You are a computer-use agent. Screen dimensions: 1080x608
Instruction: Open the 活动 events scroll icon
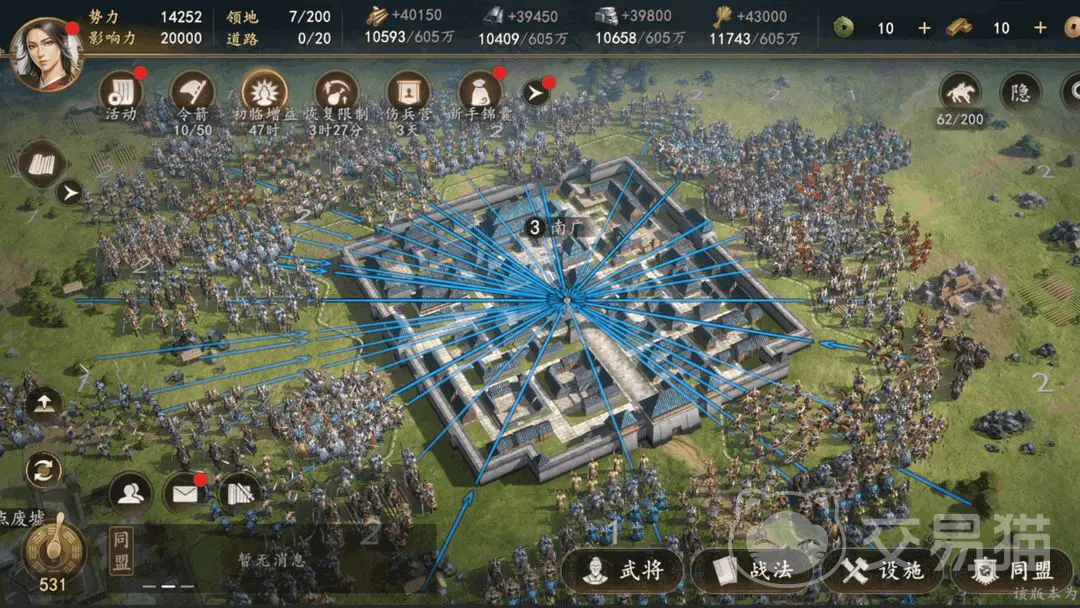coord(121,91)
